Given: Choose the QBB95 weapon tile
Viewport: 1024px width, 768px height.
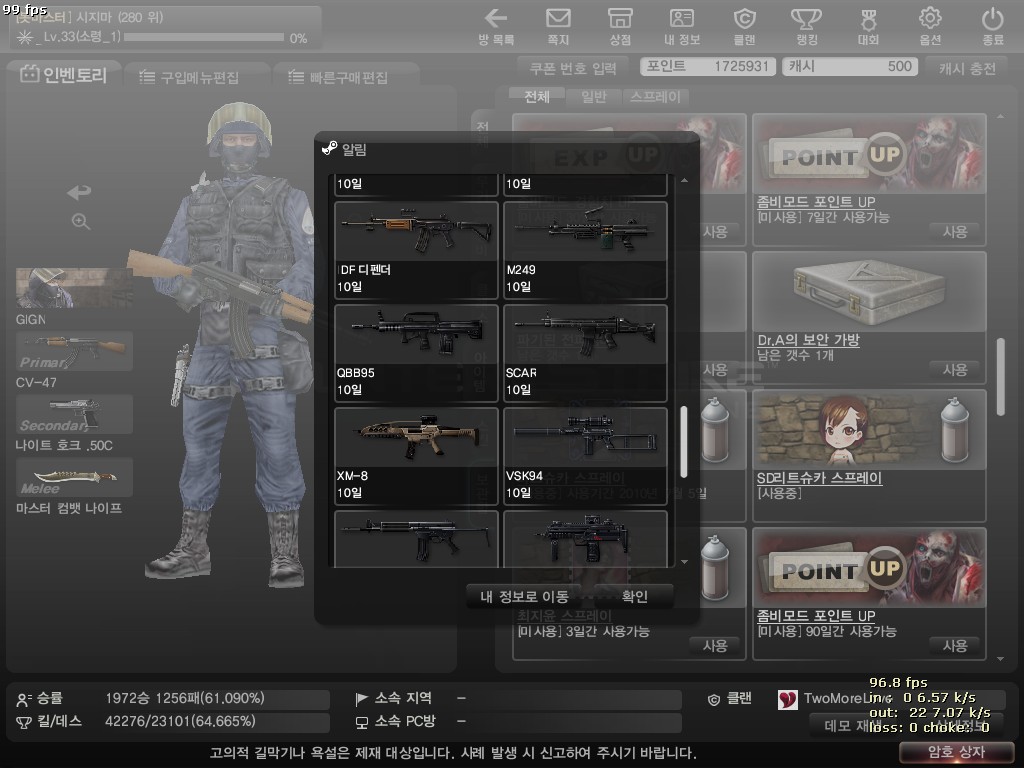Looking at the screenshot, I should coord(416,353).
